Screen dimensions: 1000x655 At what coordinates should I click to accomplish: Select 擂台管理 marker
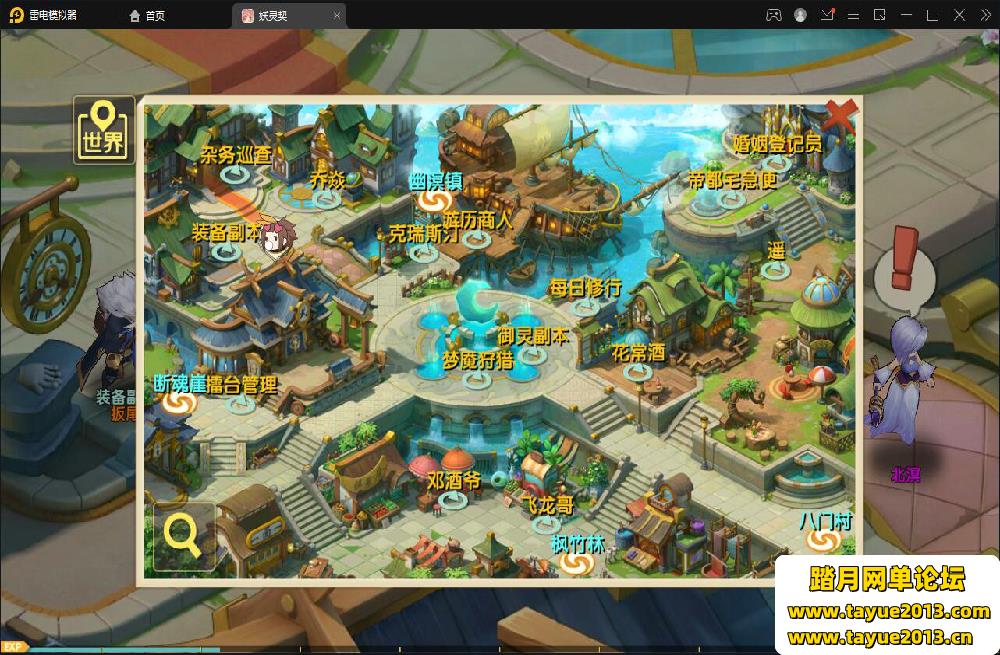point(241,402)
